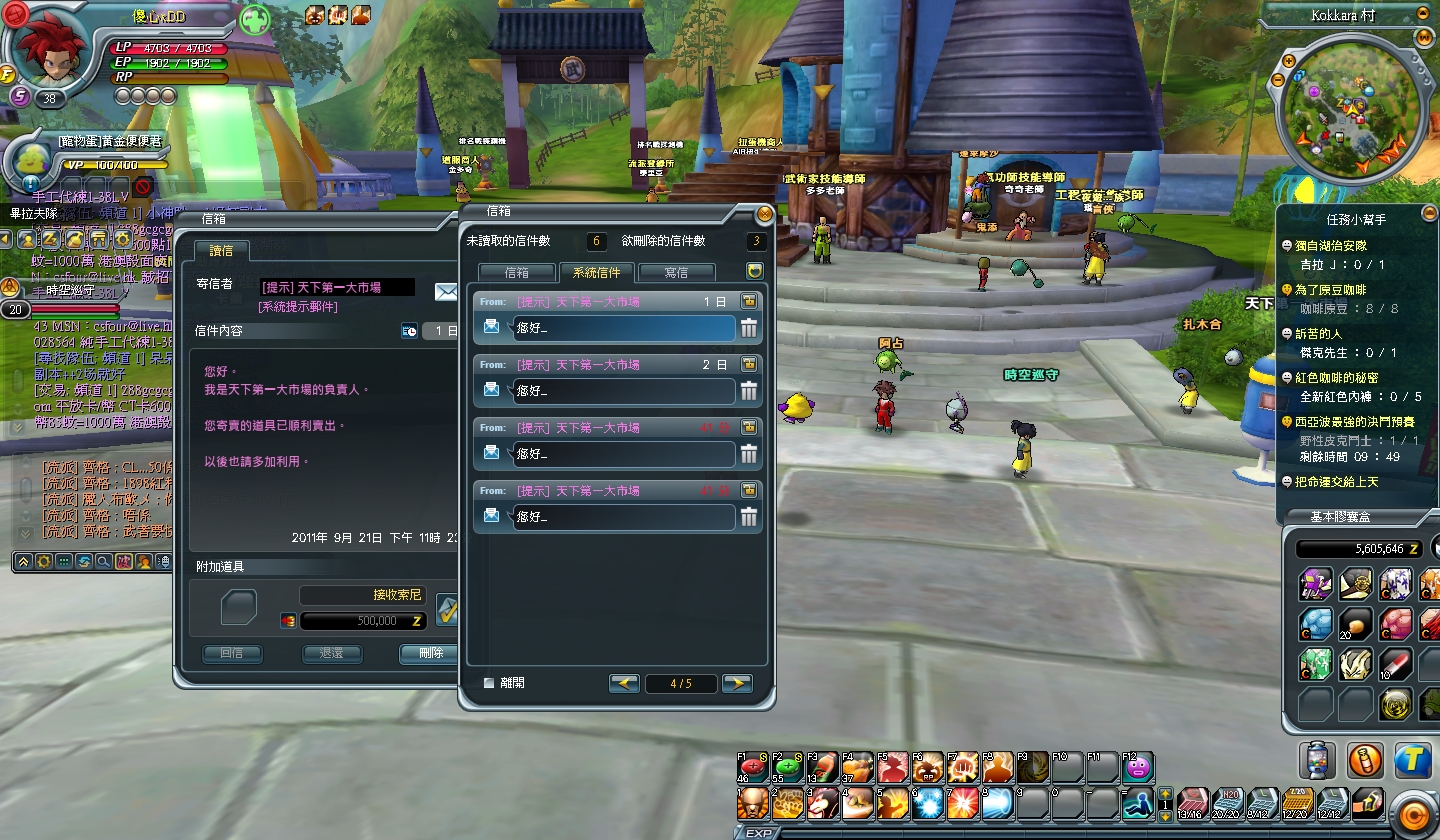This screenshot has width=1440, height=840.
Task: Go to the next mail page
Action: click(737, 684)
